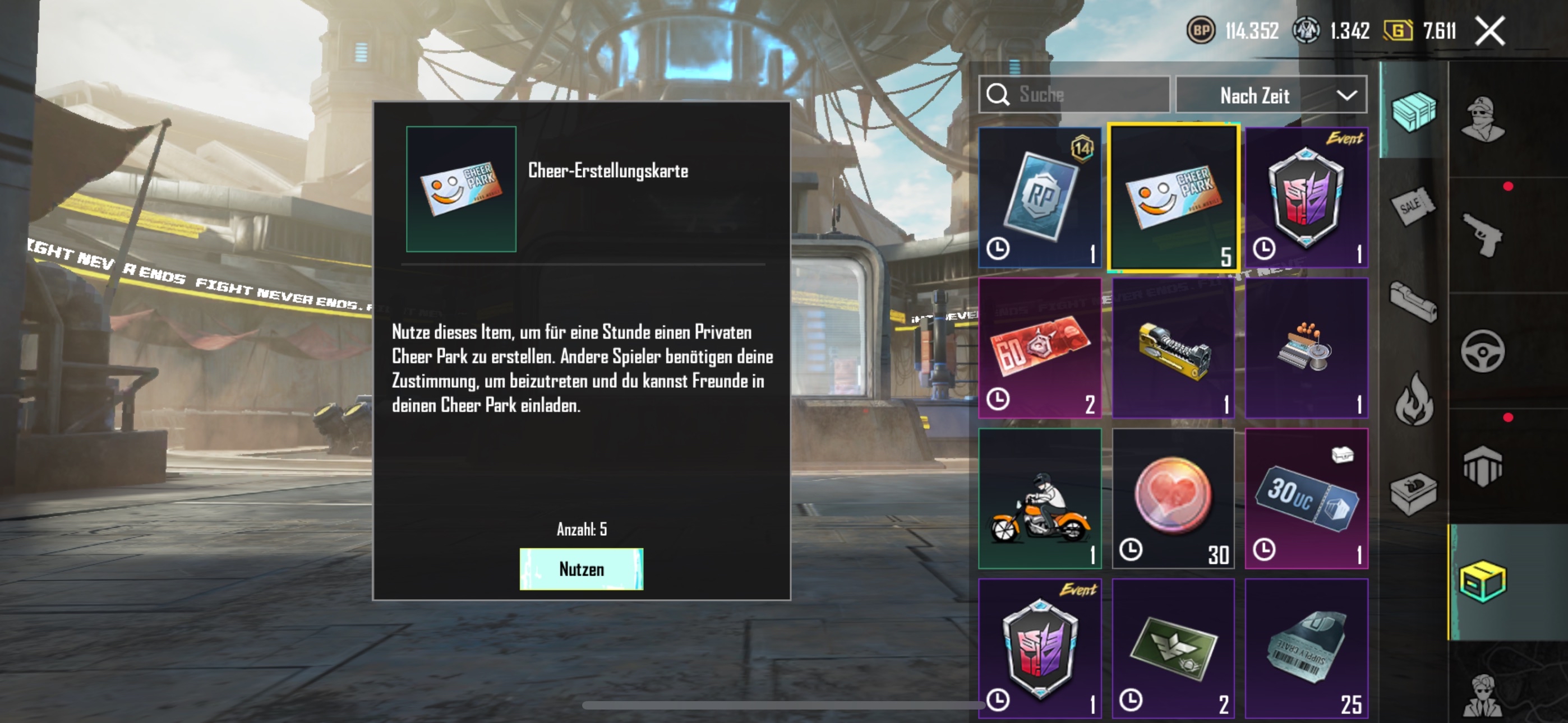This screenshot has height=723, width=1568.
Task: Switch to the steering wheel vehicles tab
Action: tap(1483, 351)
